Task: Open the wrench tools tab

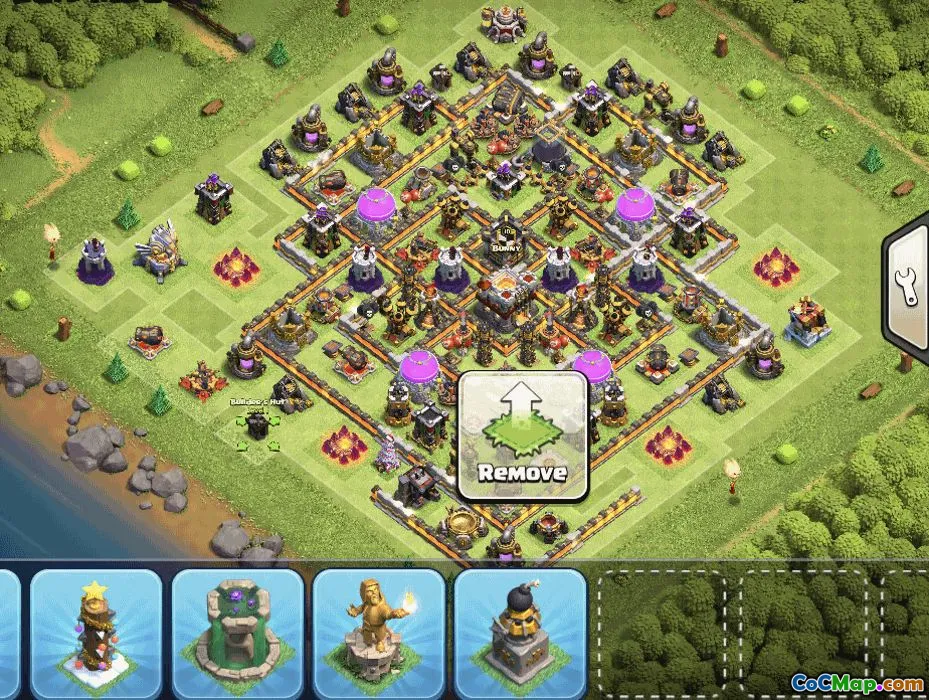Action: coord(909,288)
